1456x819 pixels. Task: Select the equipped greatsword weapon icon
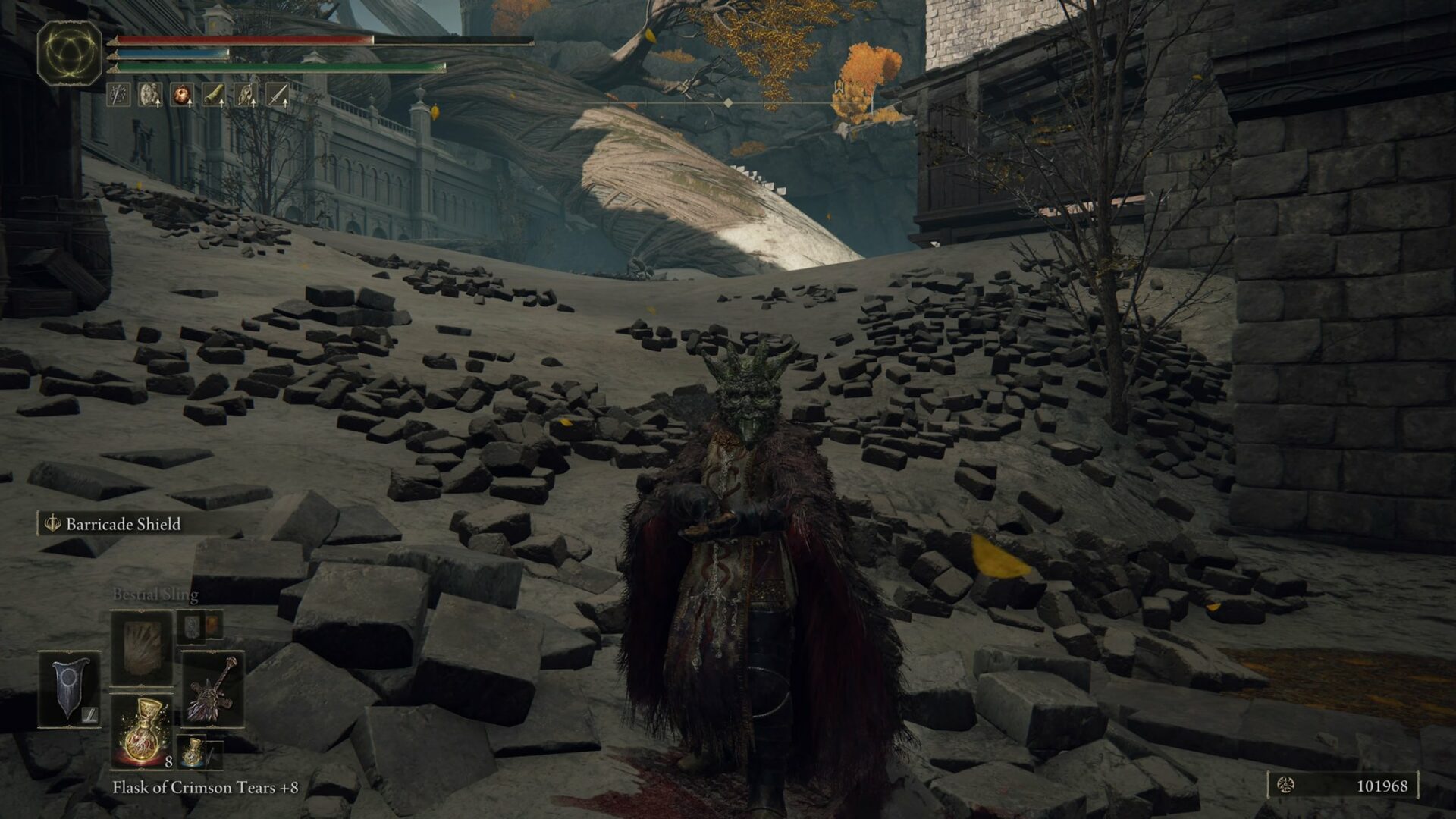[213, 690]
